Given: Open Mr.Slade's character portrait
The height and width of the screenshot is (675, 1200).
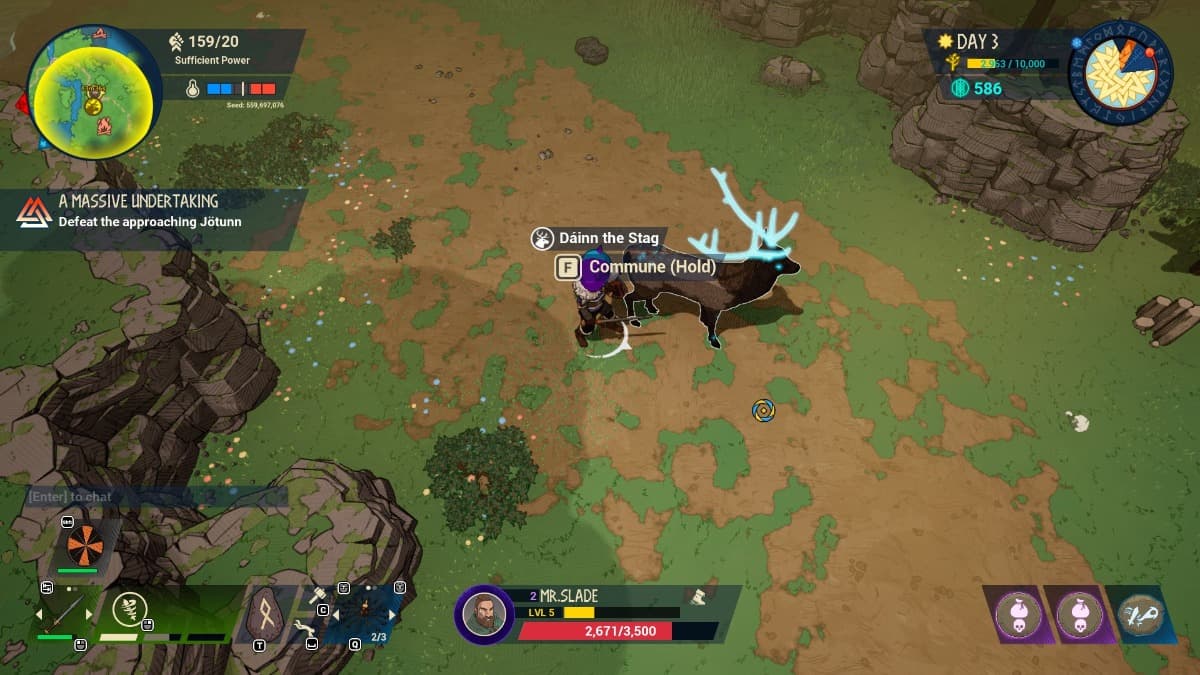Looking at the screenshot, I should pyautogui.click(x=486, y=615).
